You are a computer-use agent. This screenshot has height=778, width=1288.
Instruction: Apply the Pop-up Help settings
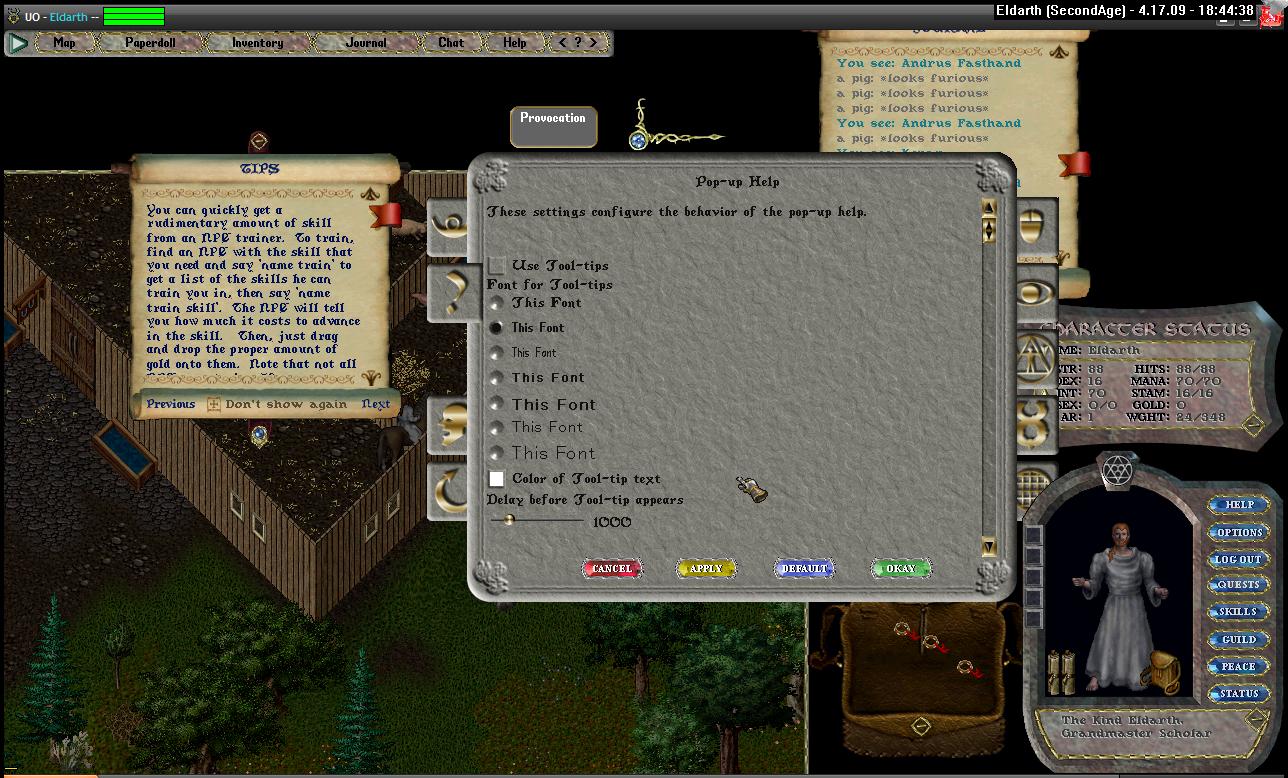pyautogui.click(x=706, y=569)
